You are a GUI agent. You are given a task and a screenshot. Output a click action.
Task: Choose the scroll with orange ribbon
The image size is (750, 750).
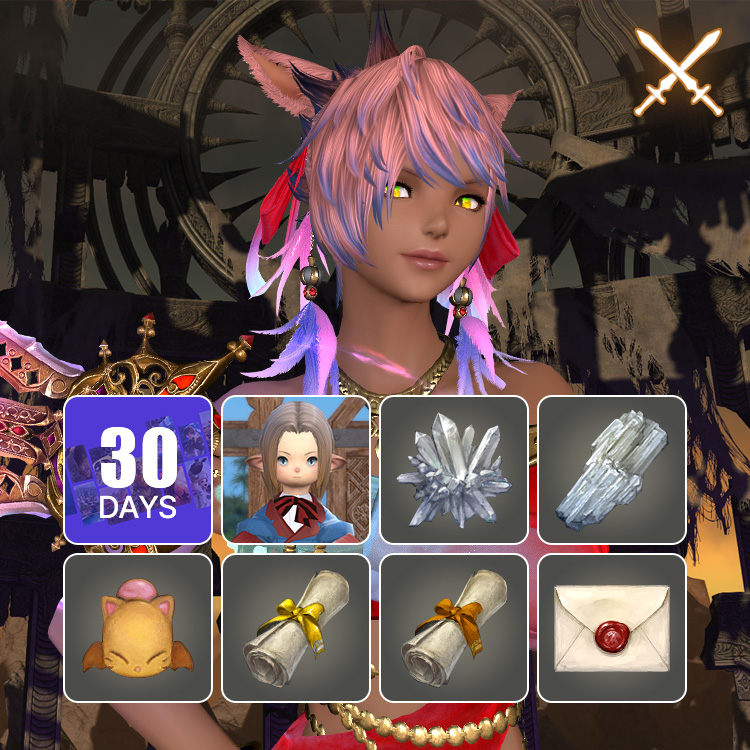click(x=454, y=628)
